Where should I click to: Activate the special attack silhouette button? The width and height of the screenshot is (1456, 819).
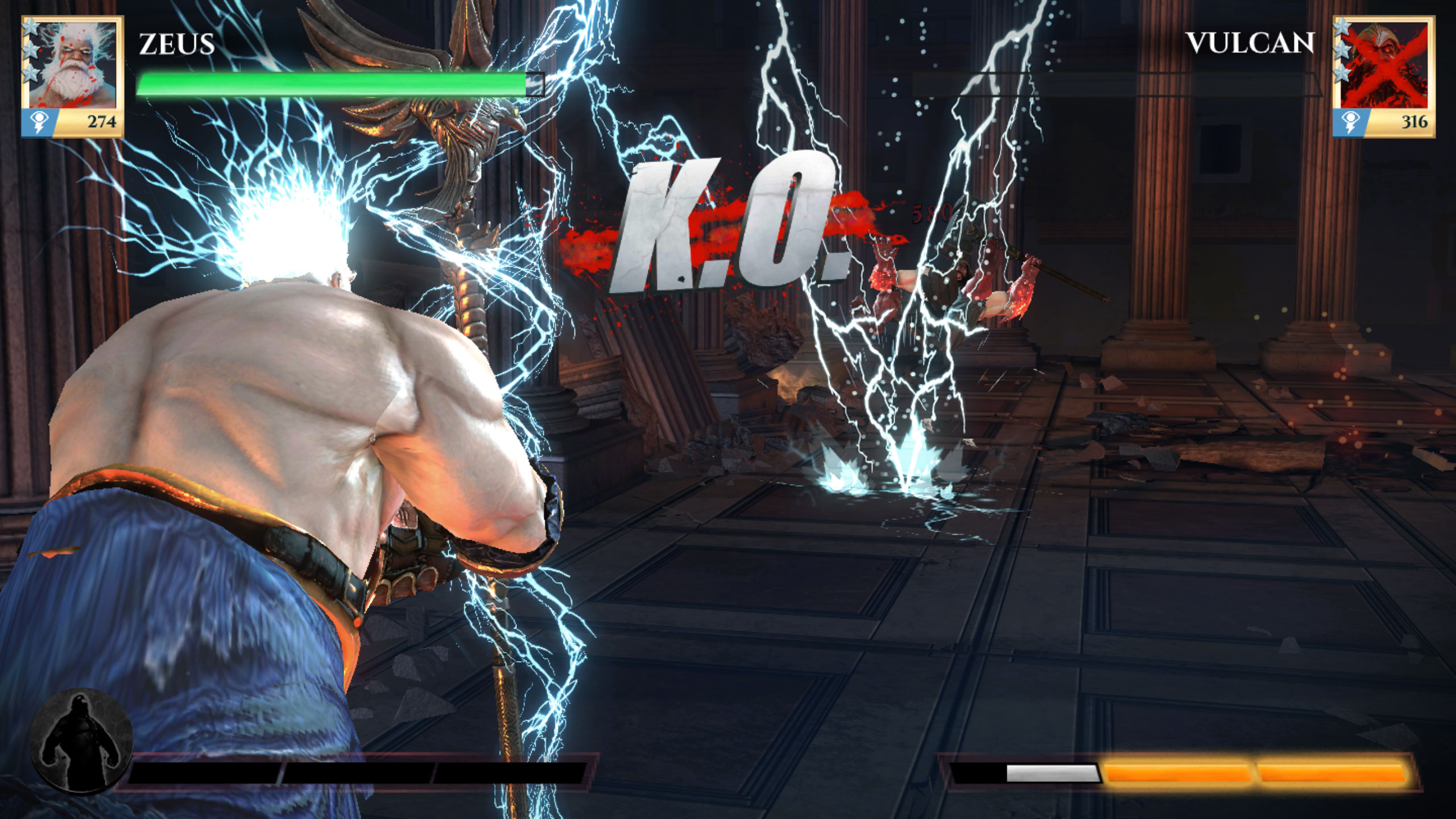click(x=81, y=740)
